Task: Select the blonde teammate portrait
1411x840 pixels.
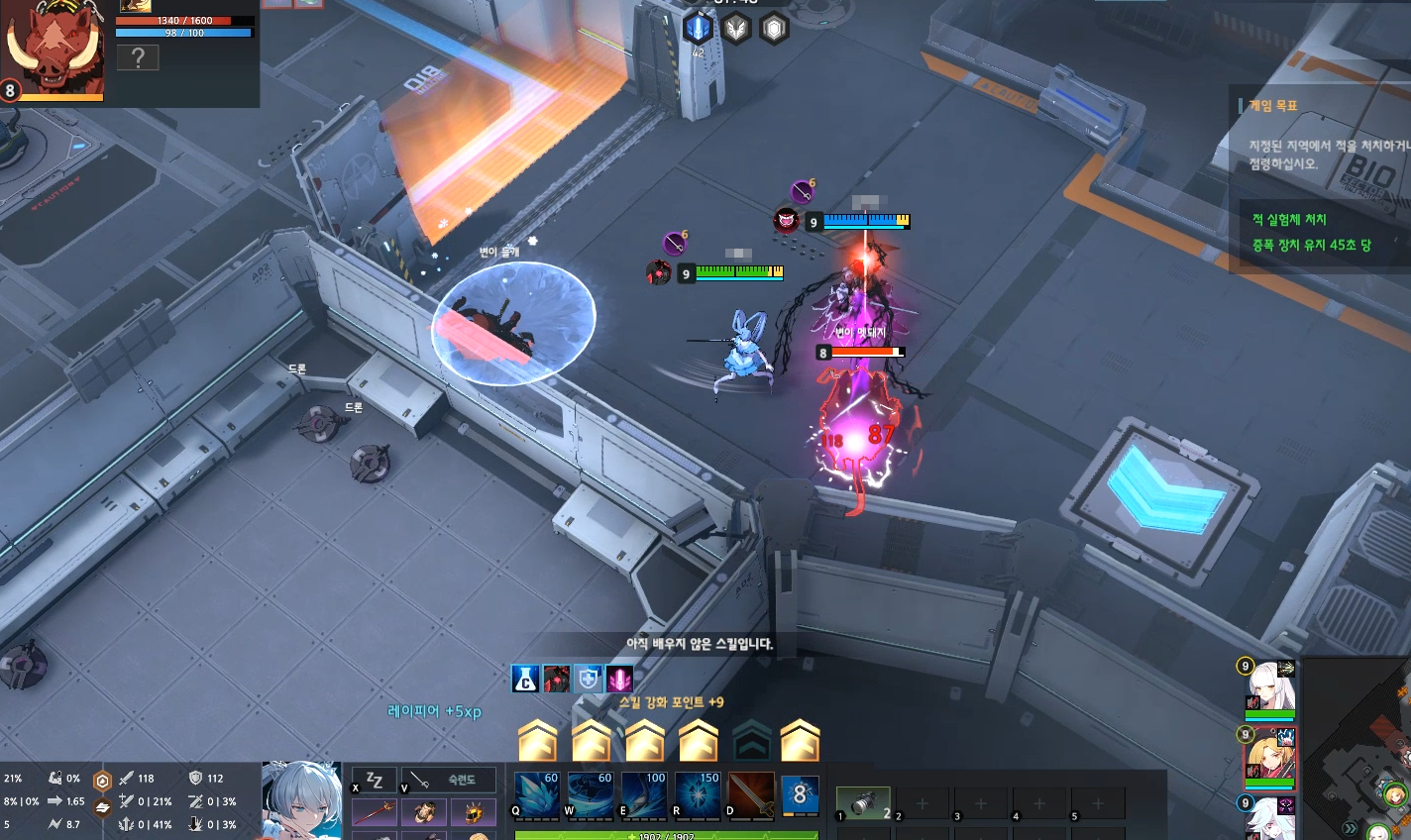Action: pos(1269,758)
